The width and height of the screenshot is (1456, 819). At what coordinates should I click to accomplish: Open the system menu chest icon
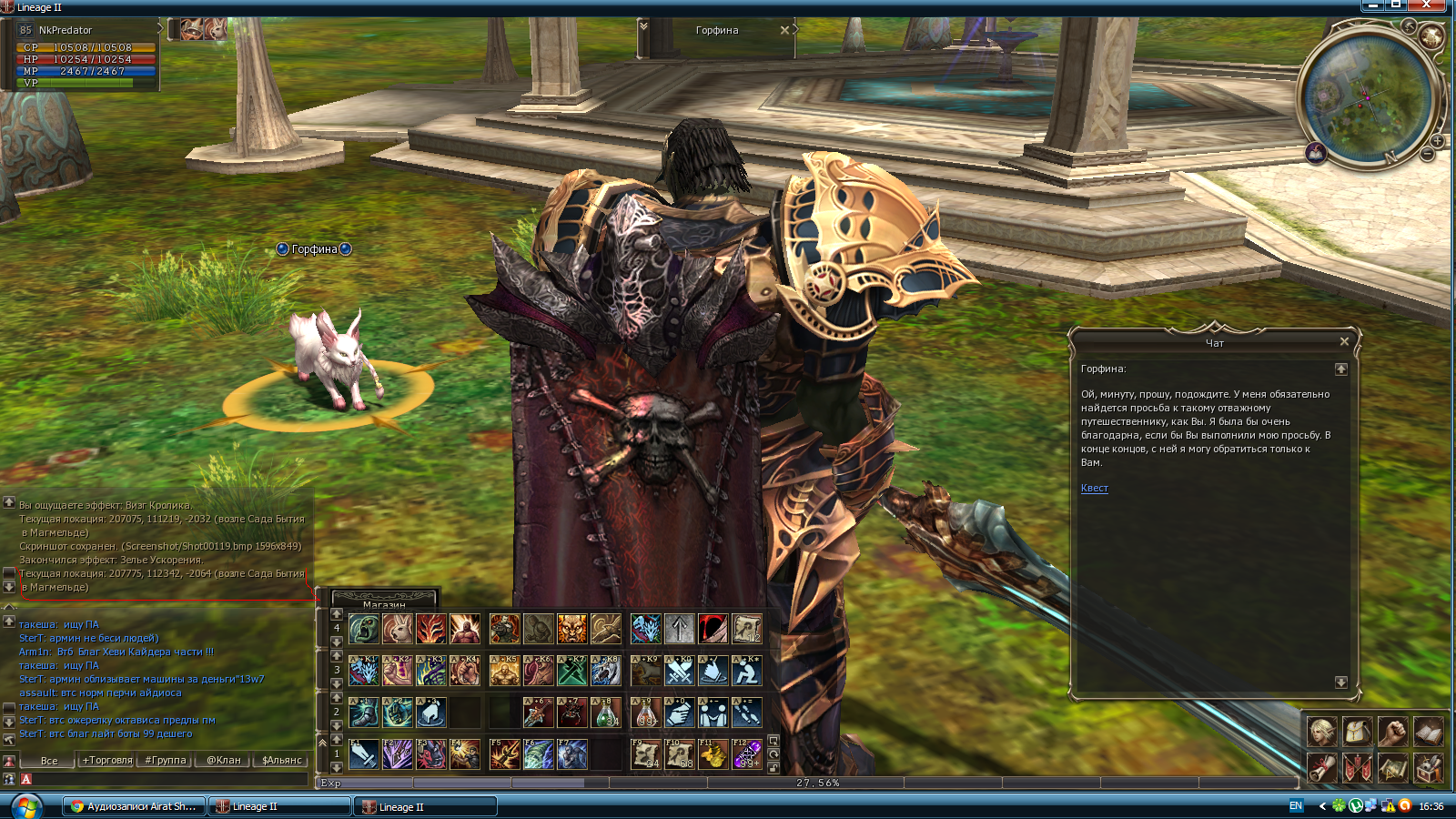tap(1428, 768)
